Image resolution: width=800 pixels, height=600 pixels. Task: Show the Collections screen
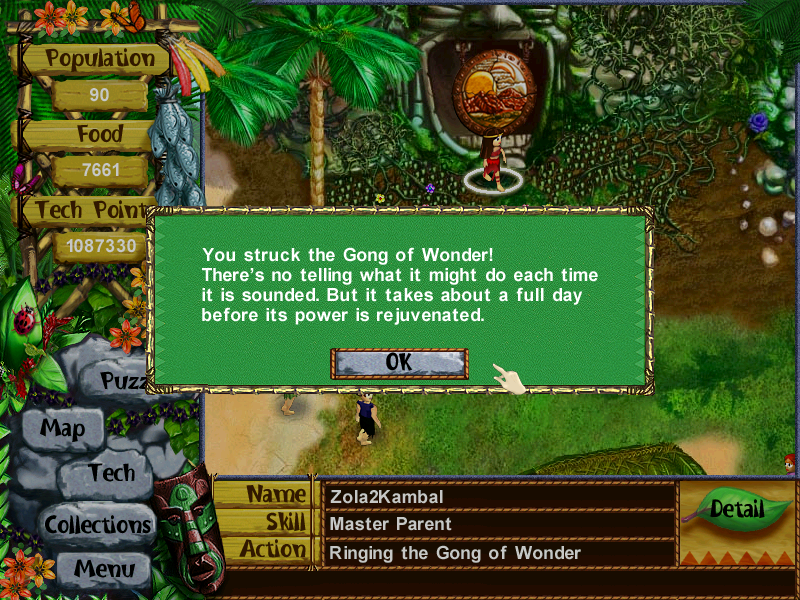[97, 524]
